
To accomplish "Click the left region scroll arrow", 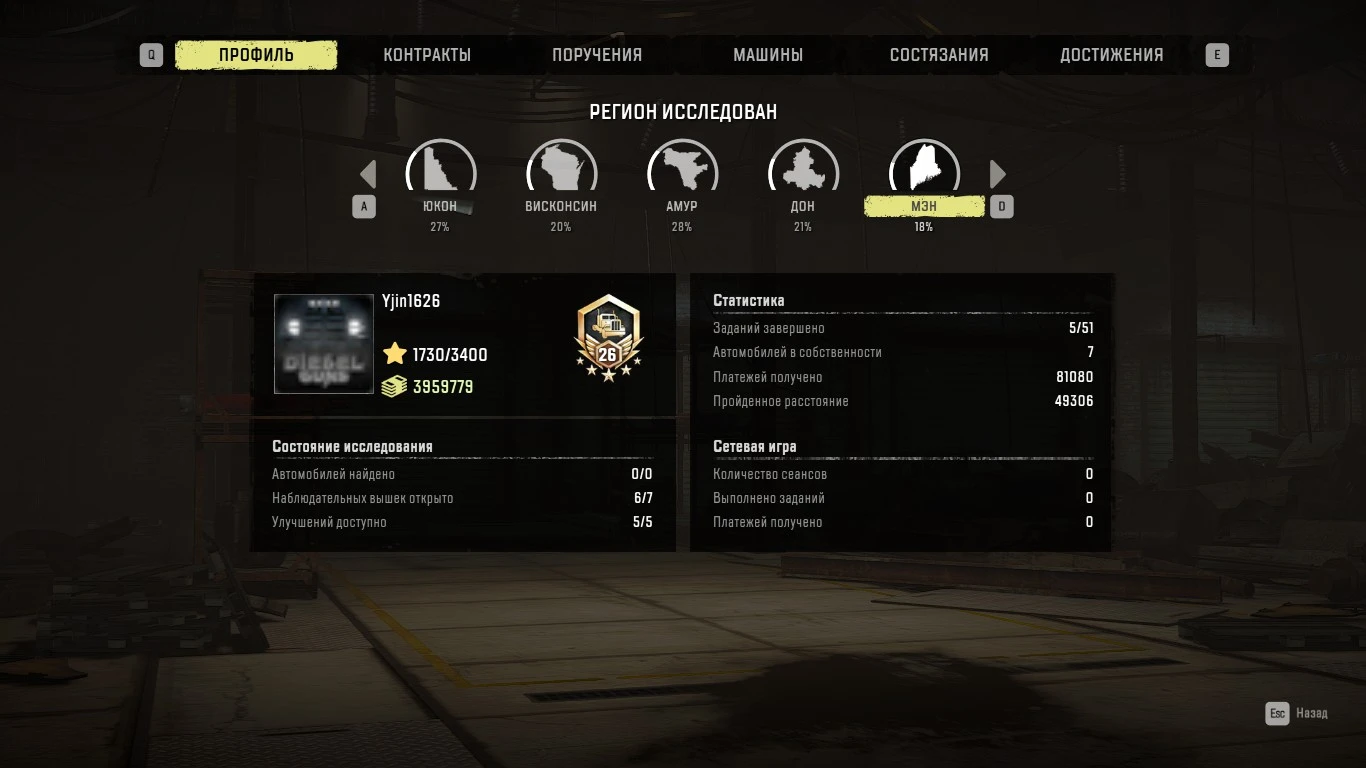I will pos(366,173).
